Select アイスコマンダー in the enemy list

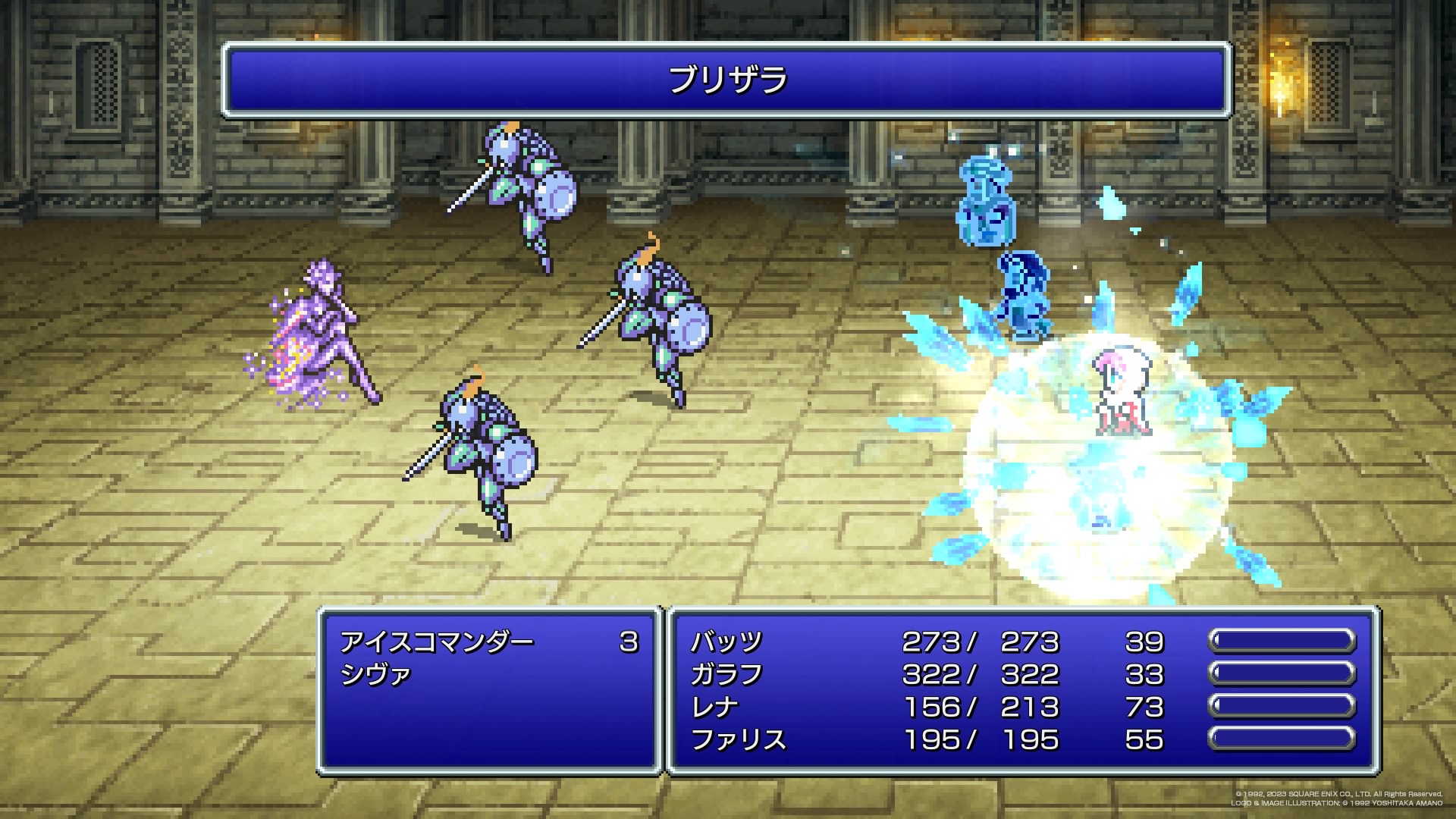click(x=437, y=642)
